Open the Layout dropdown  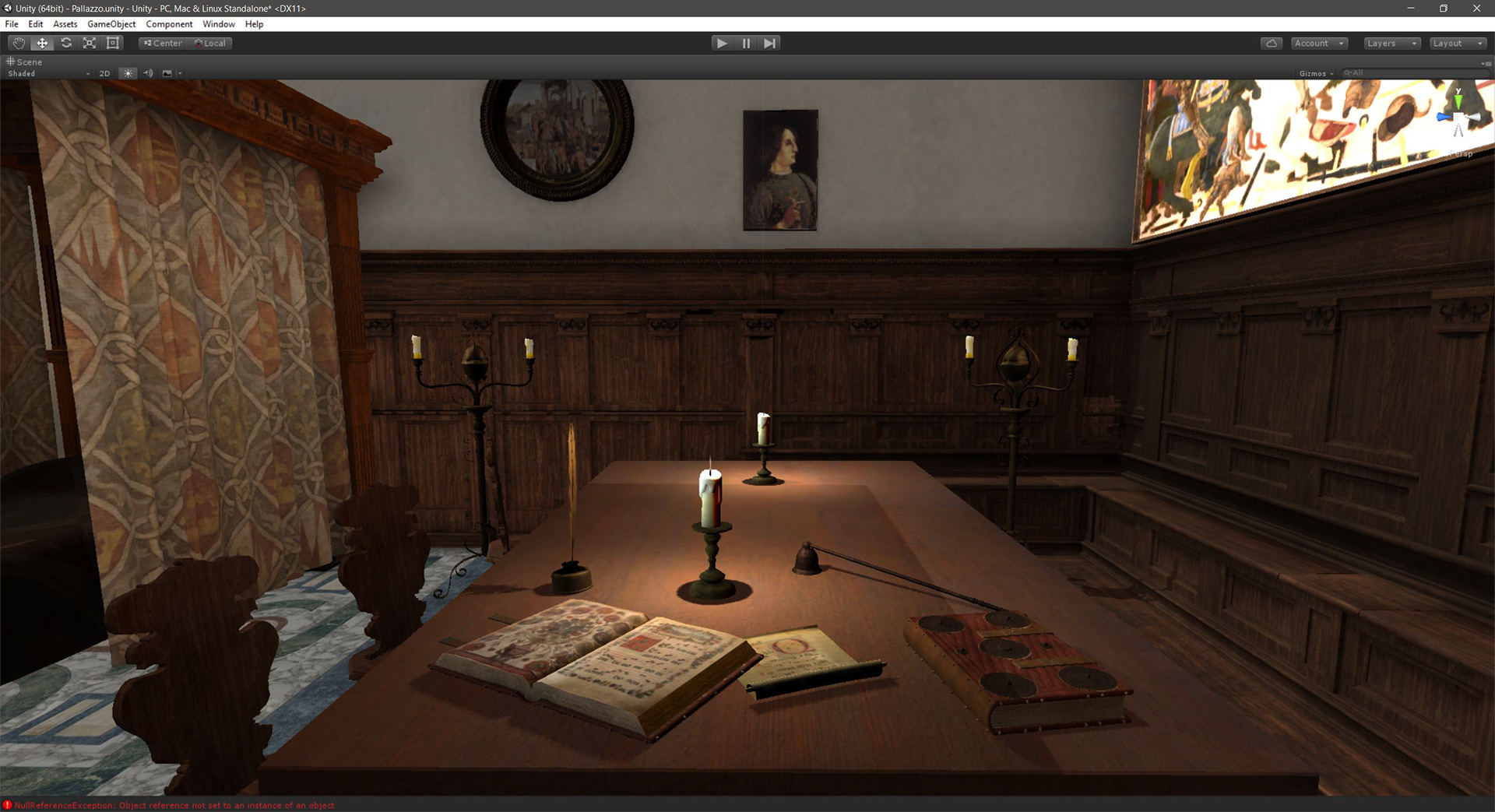(x=1458, y=43)
